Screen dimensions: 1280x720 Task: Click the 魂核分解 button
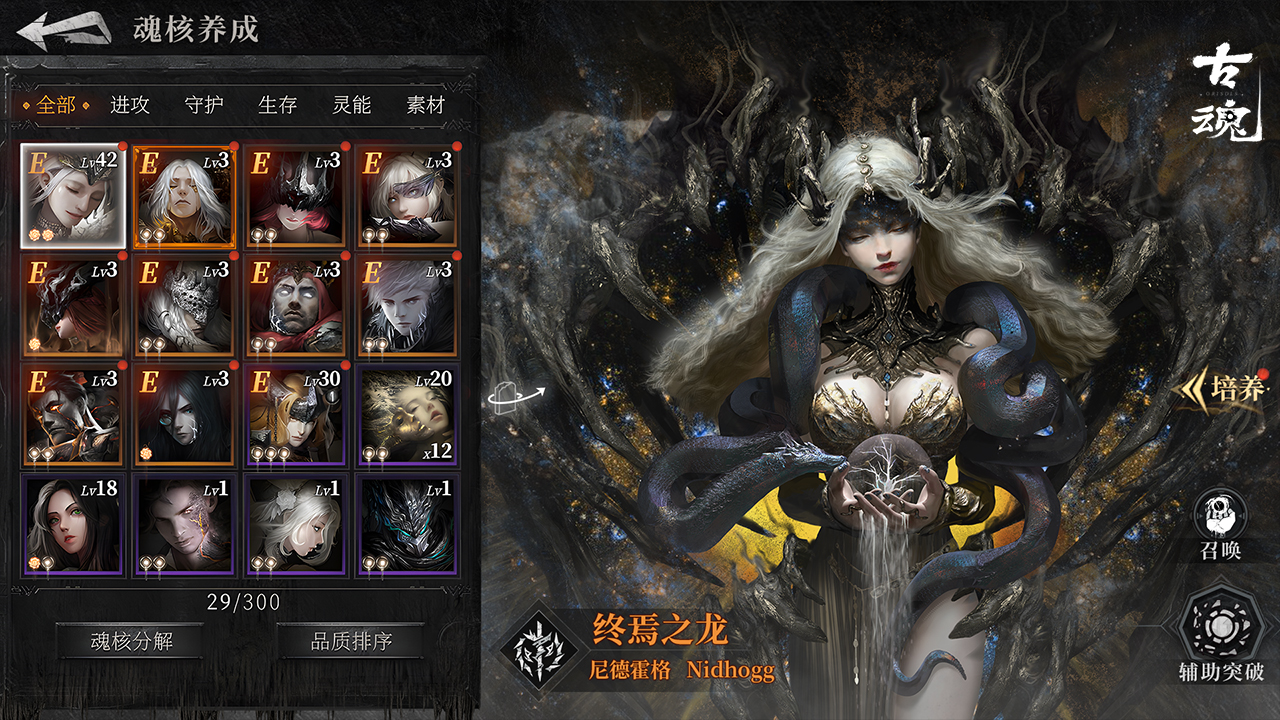pyautogui.click(x=130, y=641)
